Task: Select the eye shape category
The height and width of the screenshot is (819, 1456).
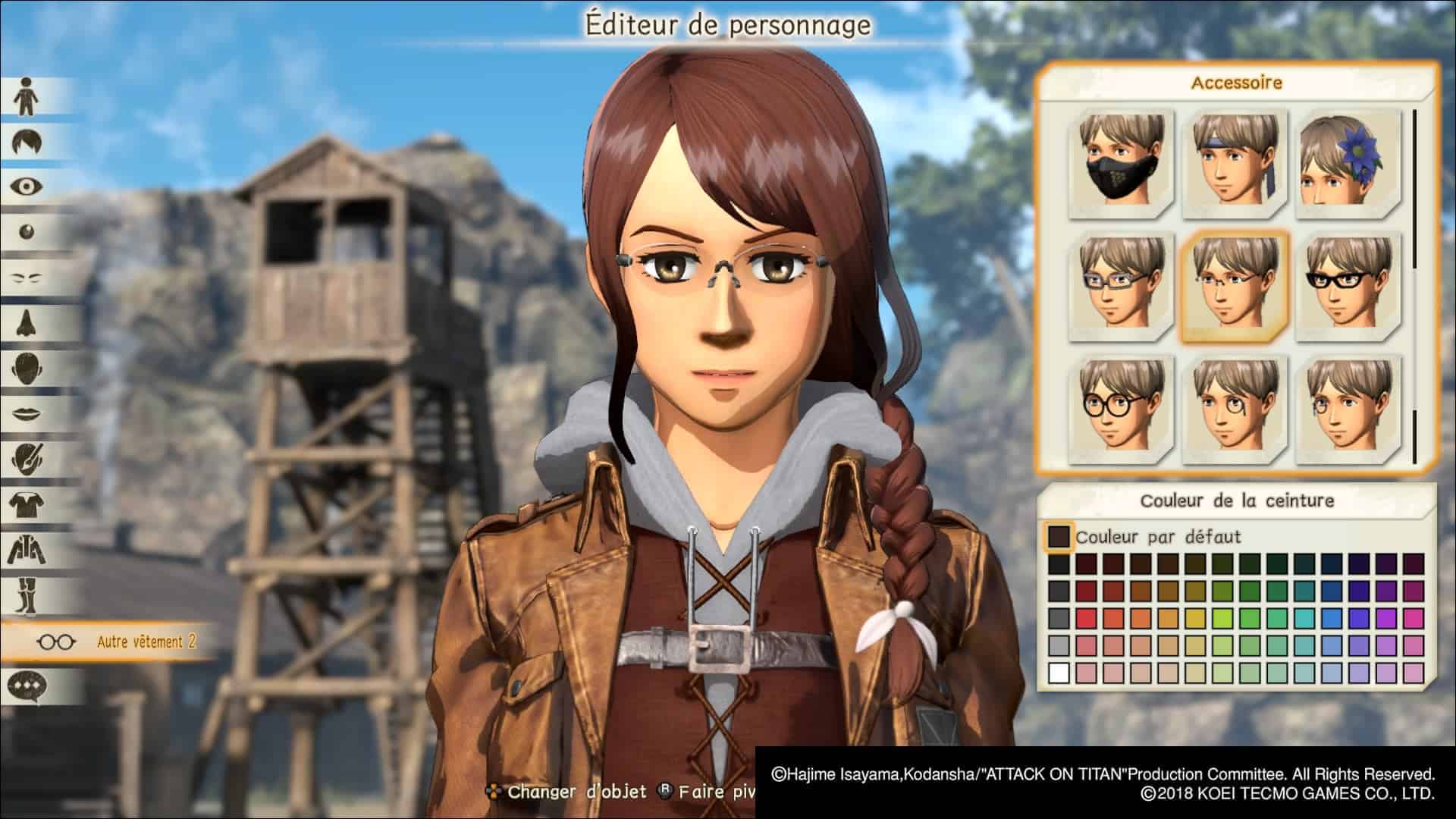Action: [27, 187]
